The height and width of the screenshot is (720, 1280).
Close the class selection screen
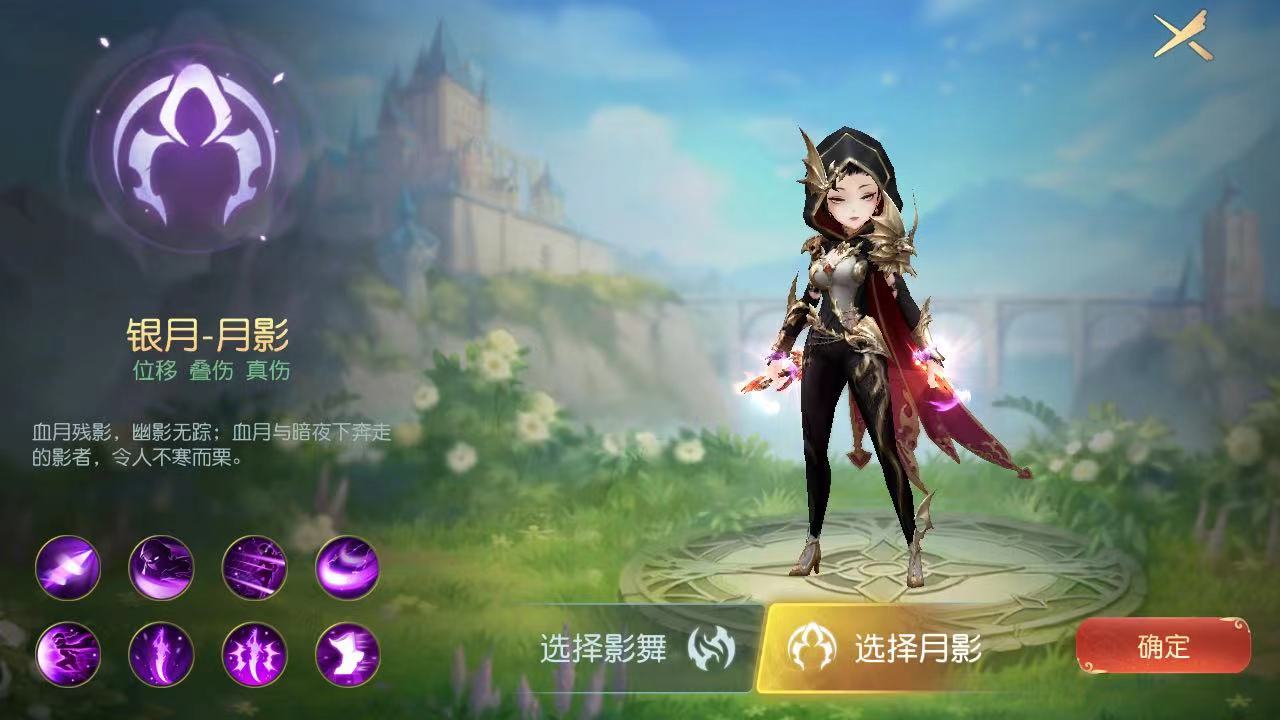point(1182,36)
